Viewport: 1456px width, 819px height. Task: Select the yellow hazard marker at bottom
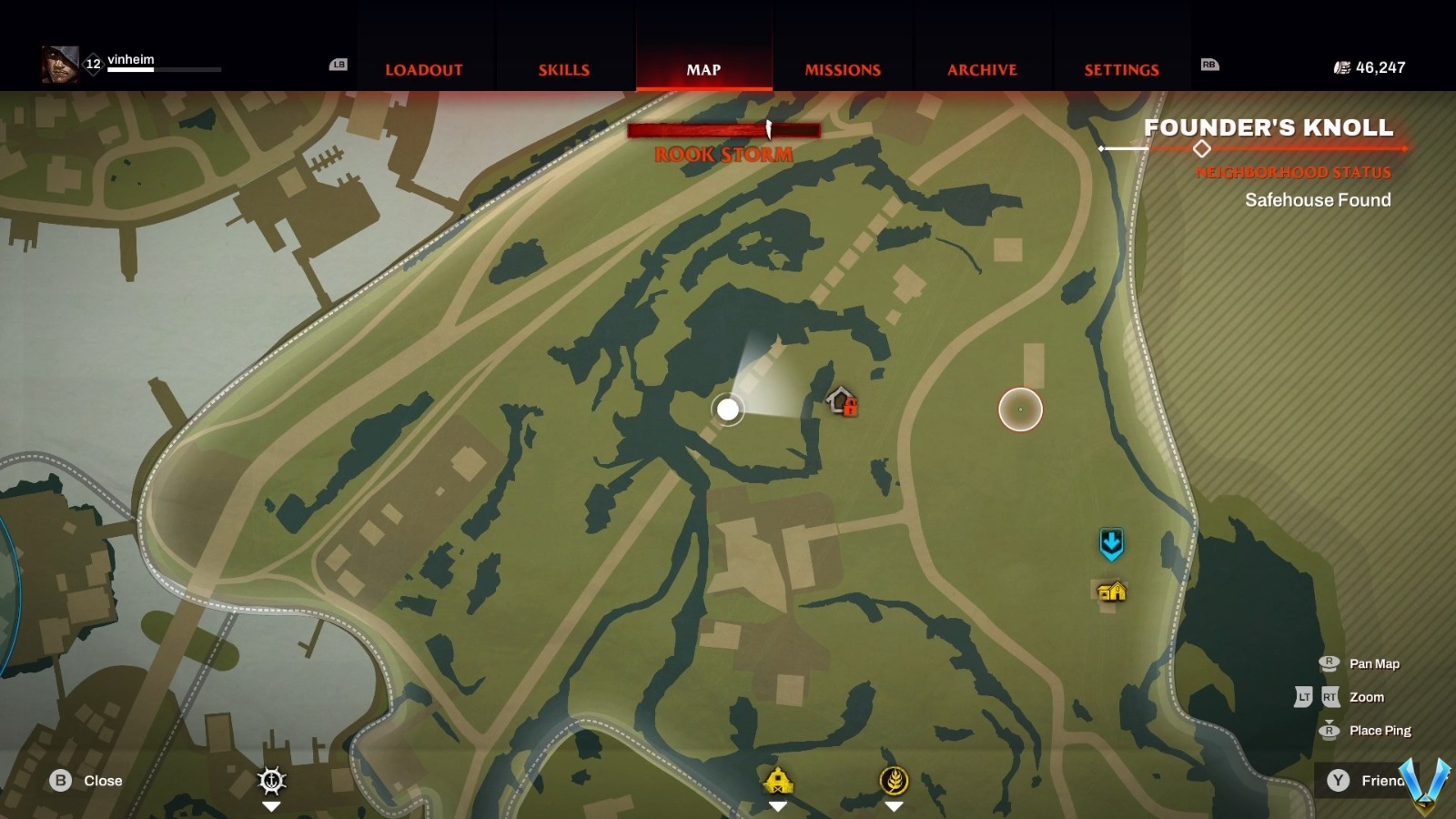click(x=778, y=781)
